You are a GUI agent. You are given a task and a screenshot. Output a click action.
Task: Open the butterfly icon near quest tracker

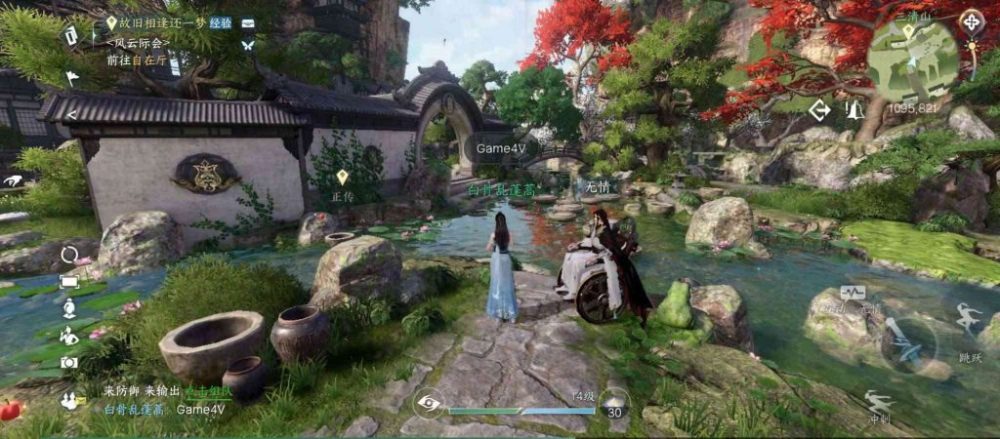tap(247, 45)
